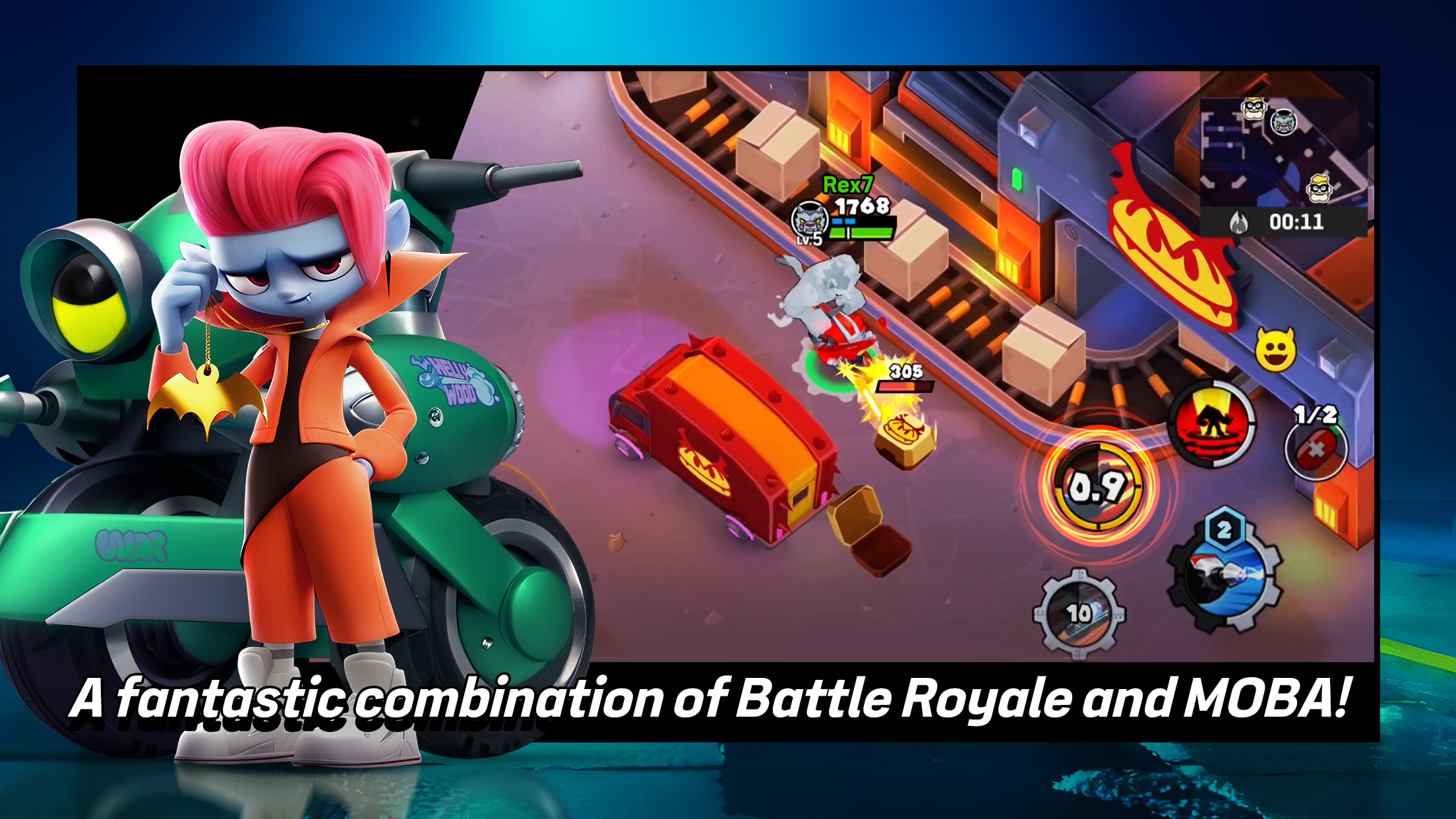Click the Rex7 player name label

coord(847,185)
